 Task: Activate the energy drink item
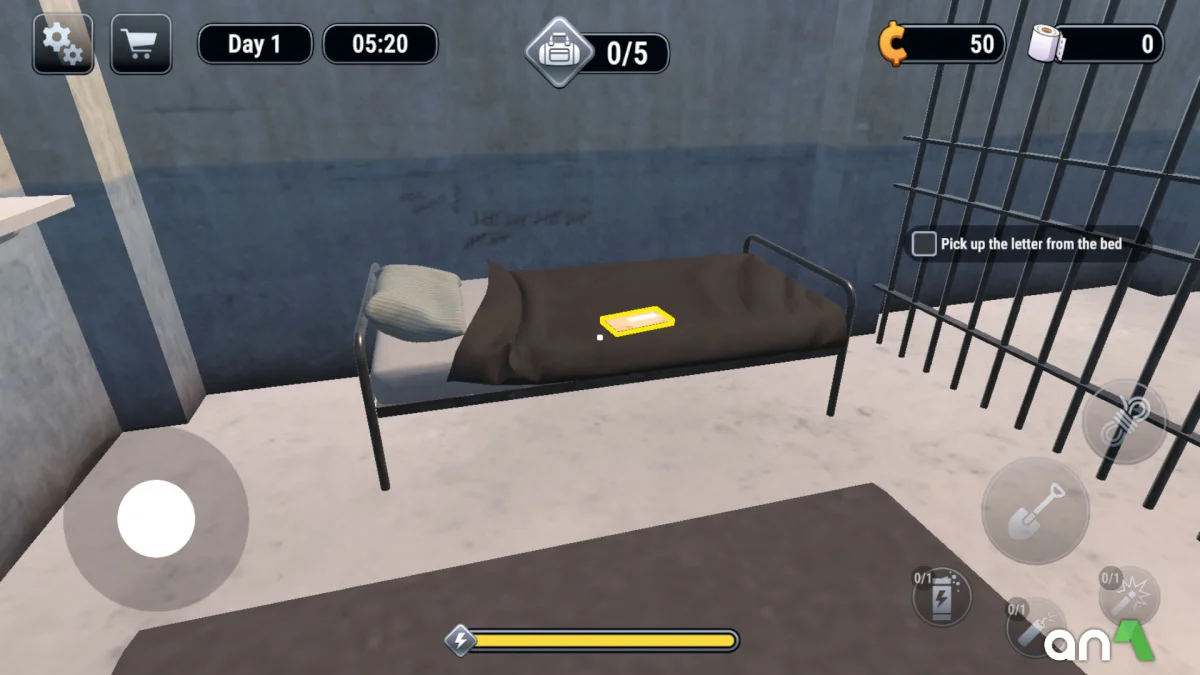tap(942, 598)
